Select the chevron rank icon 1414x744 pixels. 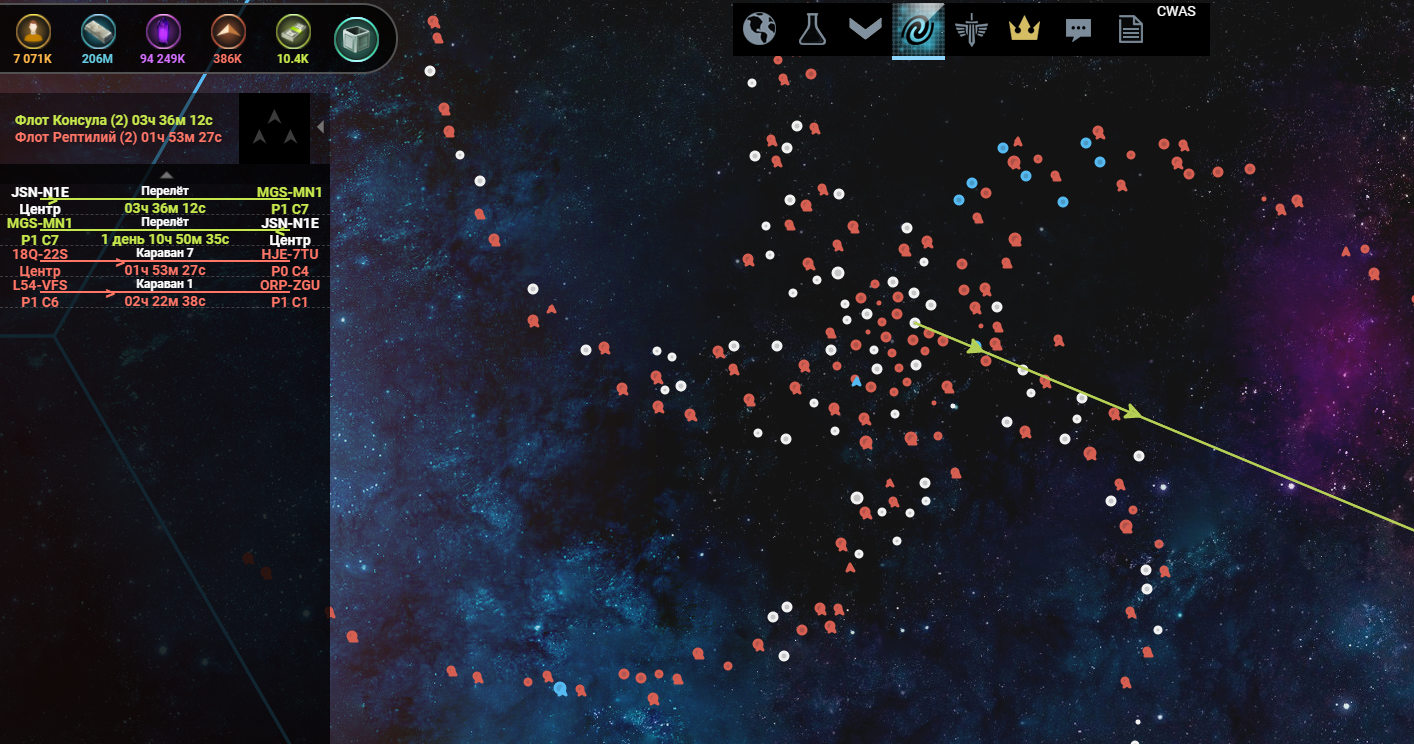point(865,29)
